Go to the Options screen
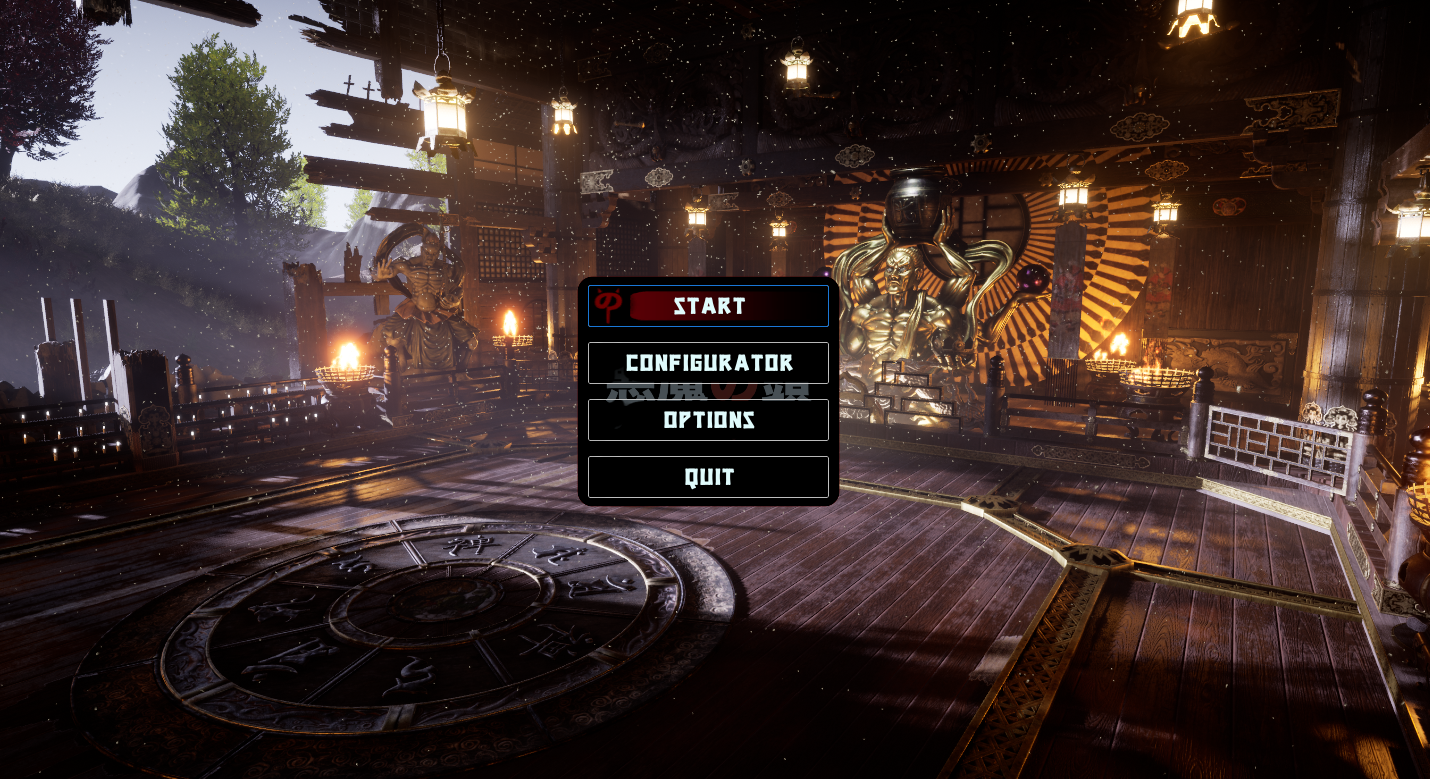1430x779 pixels. (708, 420)
